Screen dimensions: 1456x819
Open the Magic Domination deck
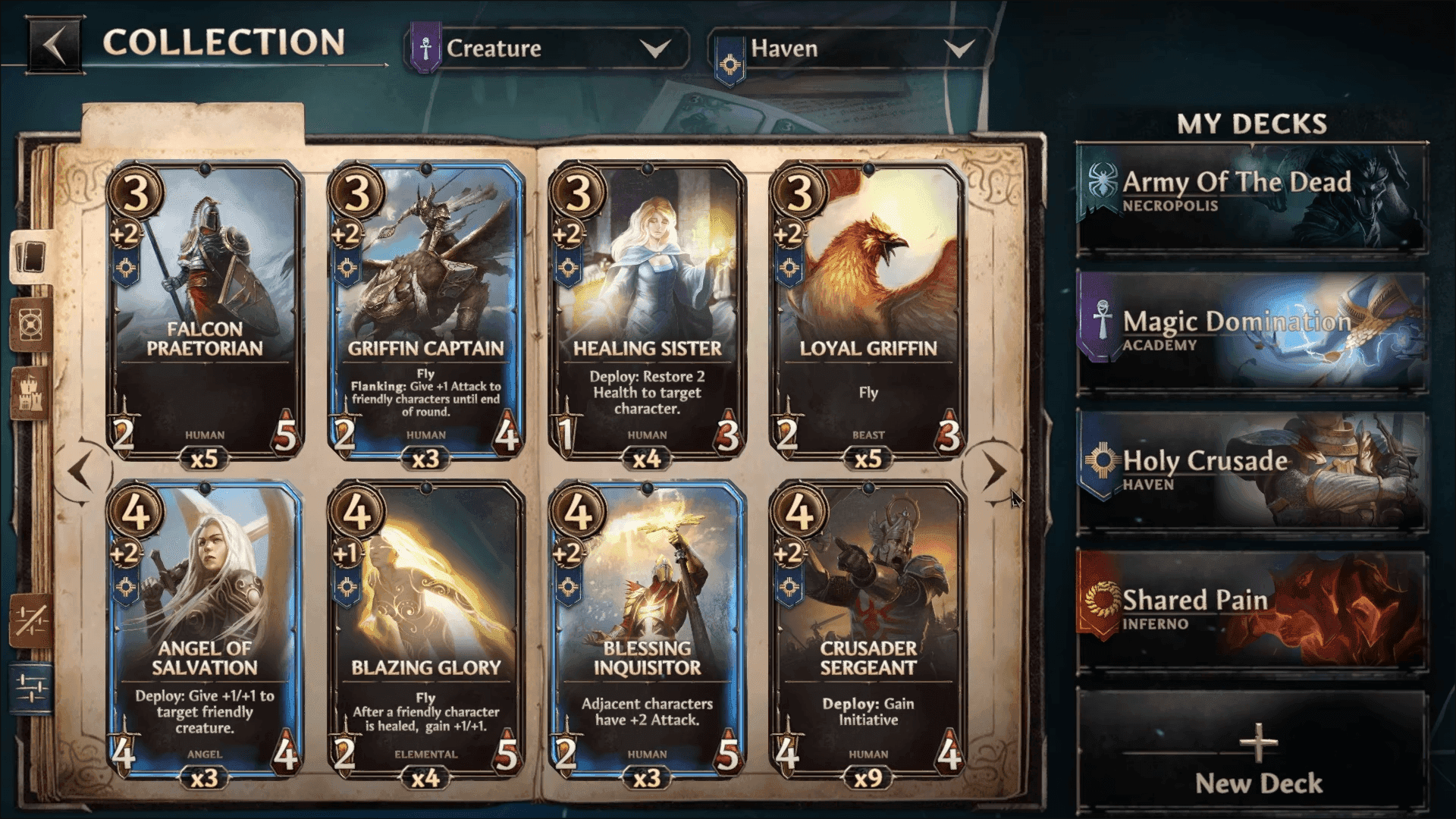coord(1251,332)
